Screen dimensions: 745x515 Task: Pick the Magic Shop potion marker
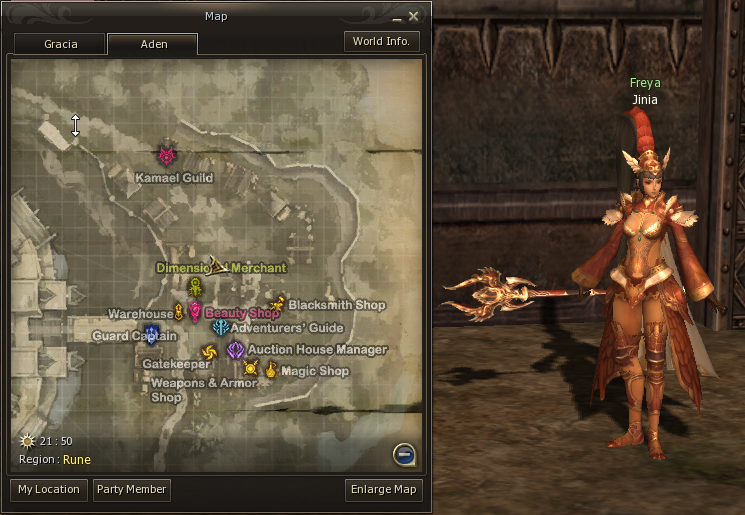(x=271, y=370)
